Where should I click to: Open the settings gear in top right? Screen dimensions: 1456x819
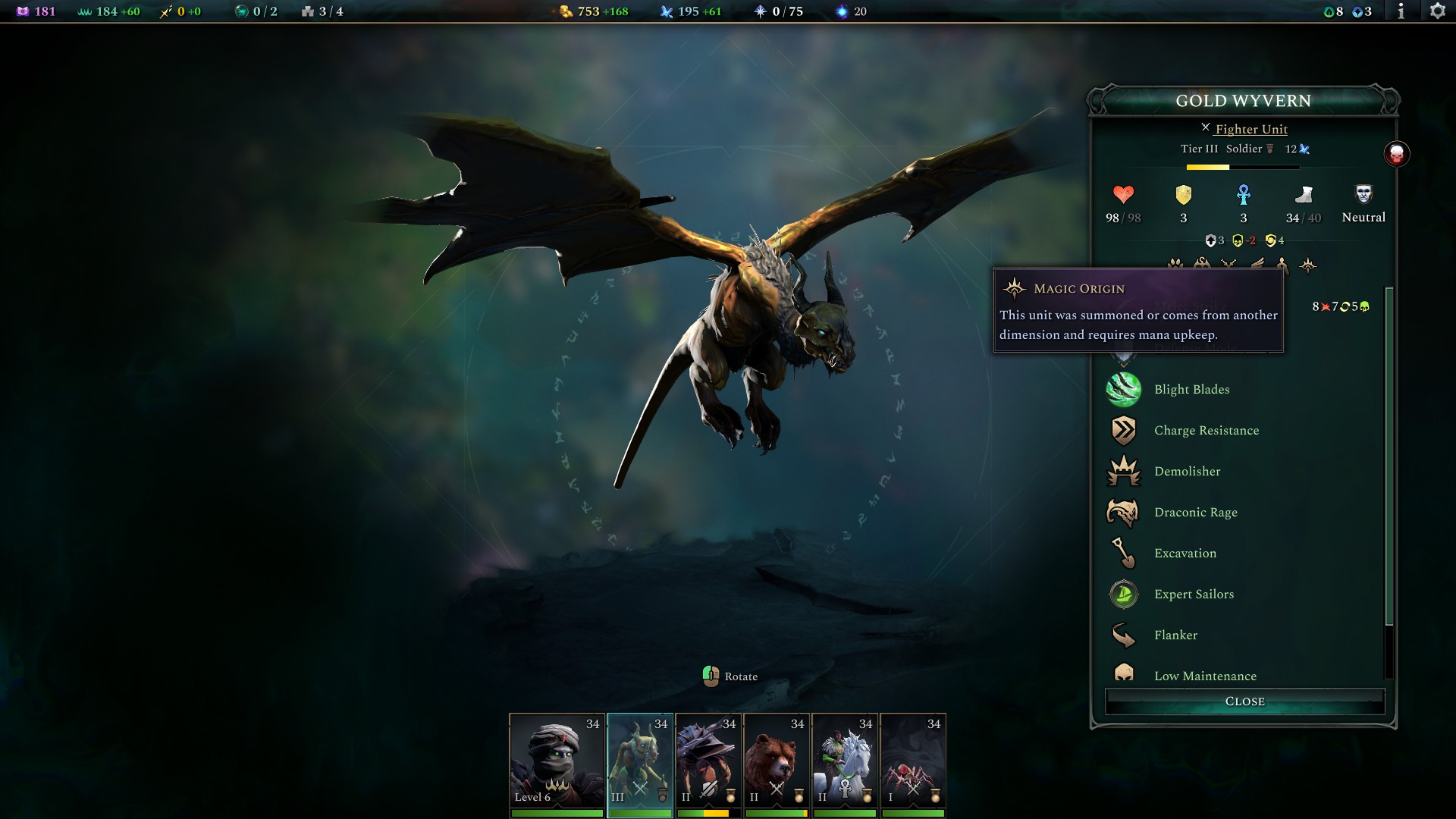point(1439,11)
